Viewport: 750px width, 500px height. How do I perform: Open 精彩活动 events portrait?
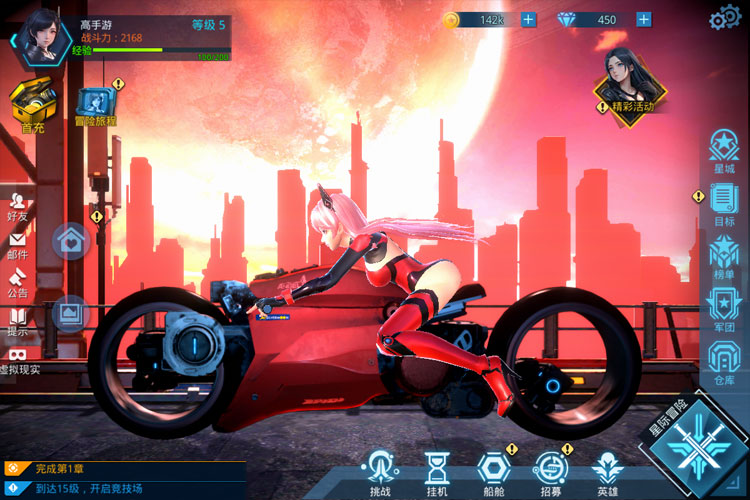click(631, 81)
